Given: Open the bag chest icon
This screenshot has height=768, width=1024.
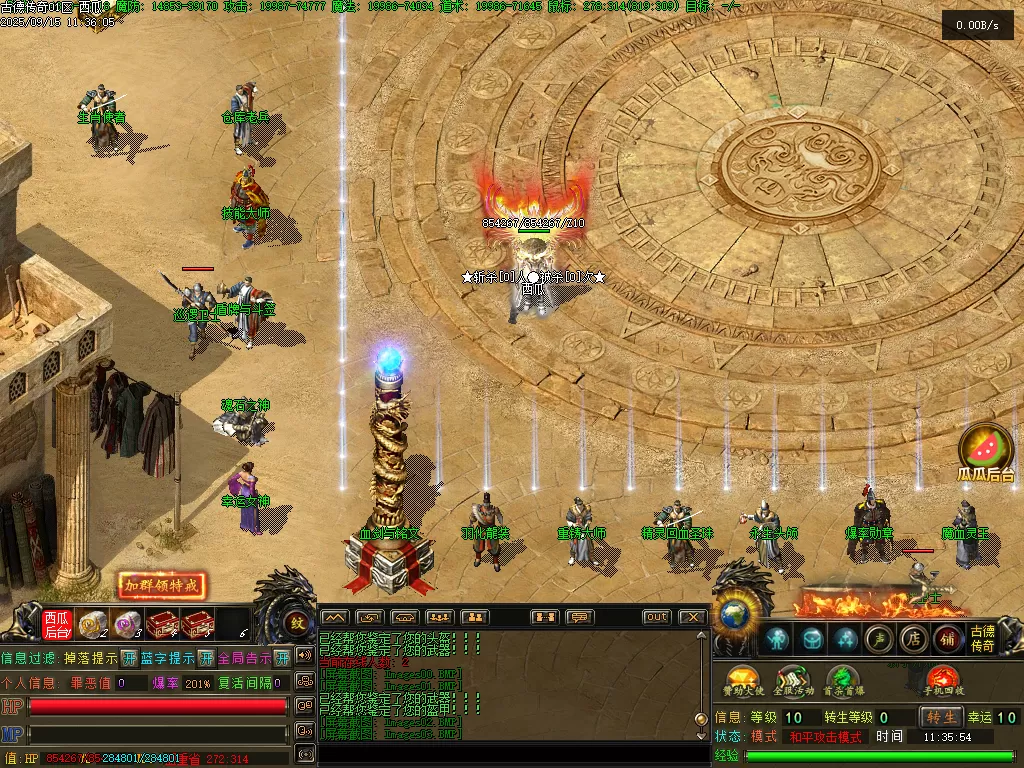Looking at the screenshot, I should 812,639.
